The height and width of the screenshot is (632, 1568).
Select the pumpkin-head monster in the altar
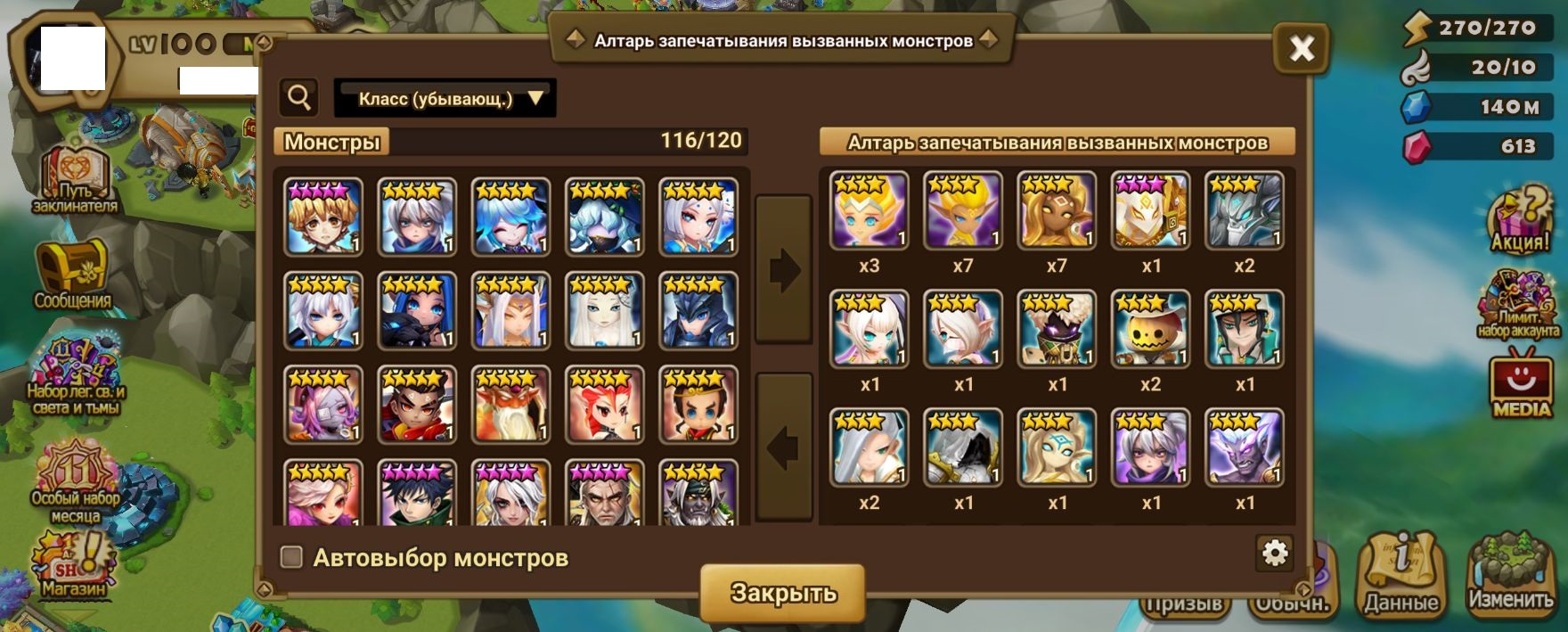[x=1150, y=329]
